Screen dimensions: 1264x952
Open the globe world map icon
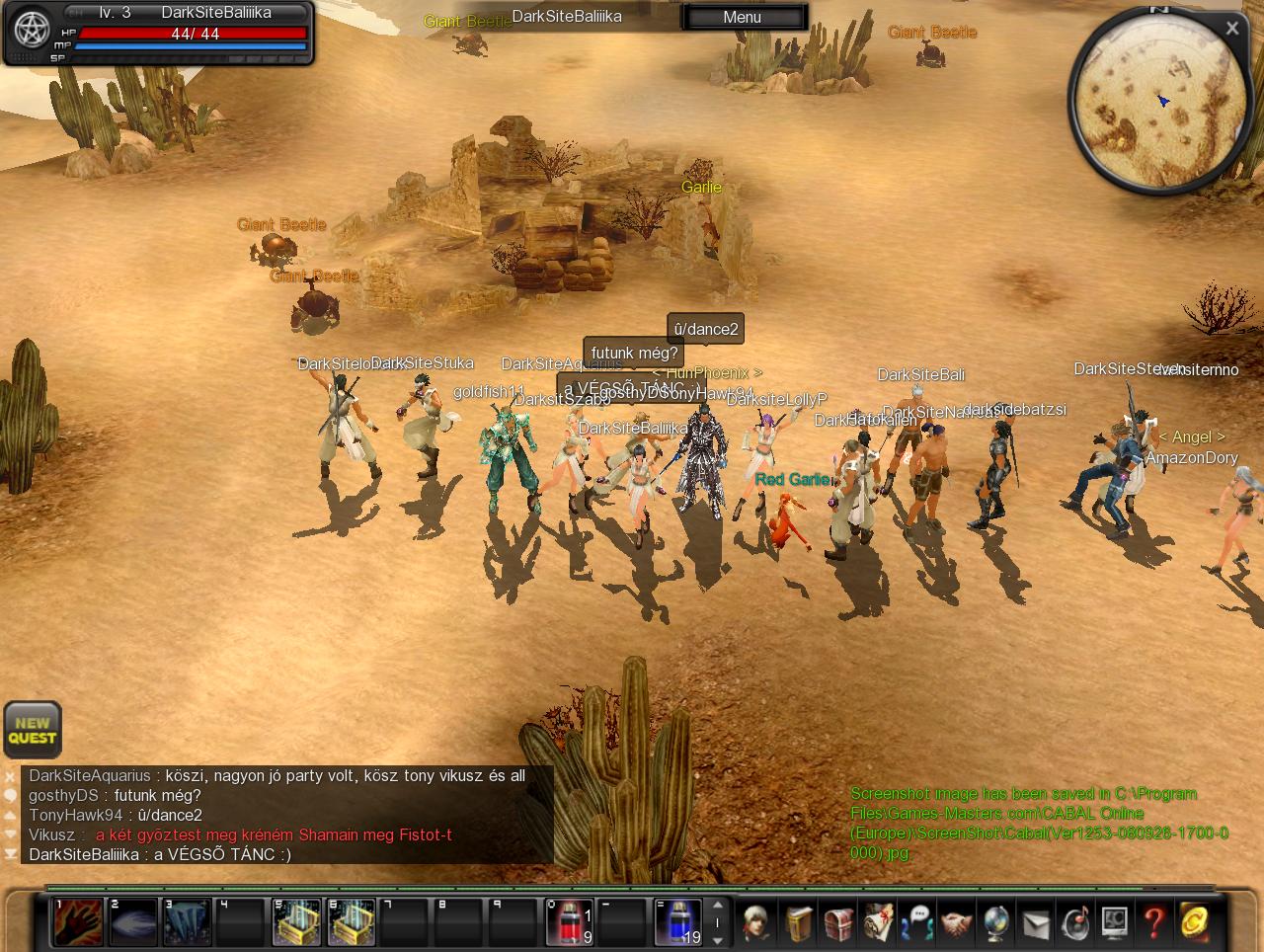click(x=995, y=922)
